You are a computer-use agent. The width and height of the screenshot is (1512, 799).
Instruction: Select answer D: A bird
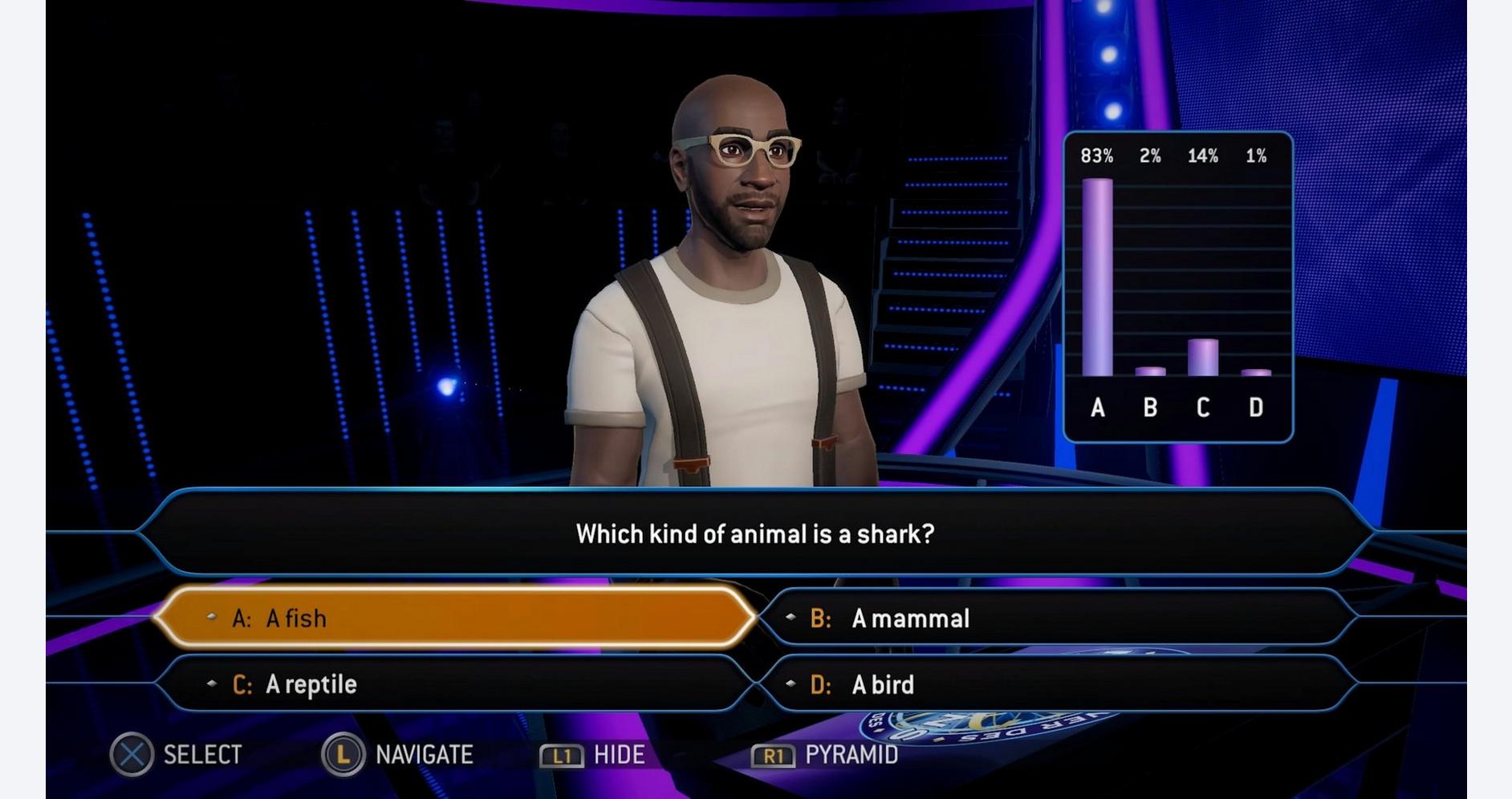click(x=1055, y=684)
